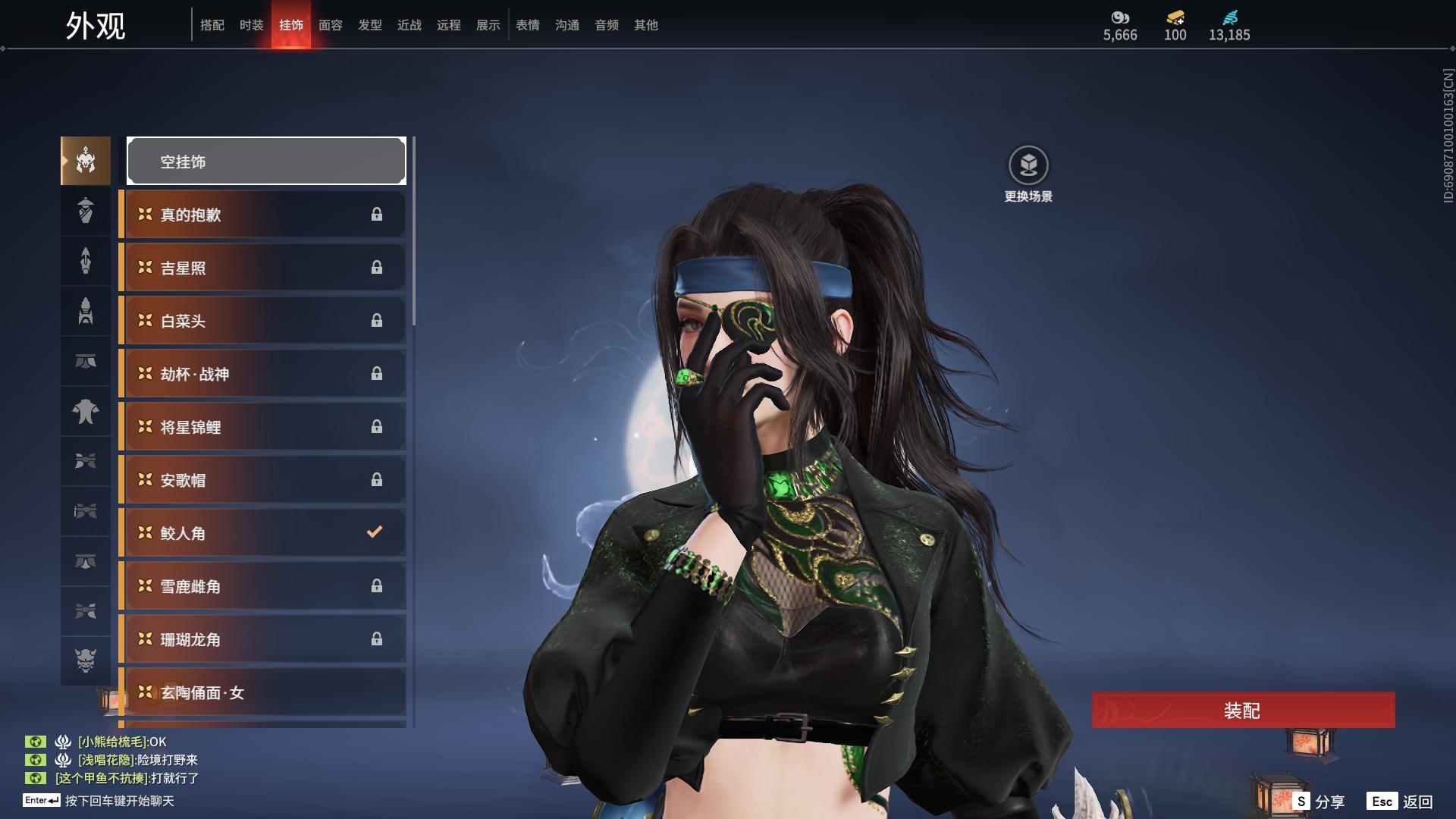
Task: Select the equipped 鲛人角 accessory
Action: click(x=263, y=533)
